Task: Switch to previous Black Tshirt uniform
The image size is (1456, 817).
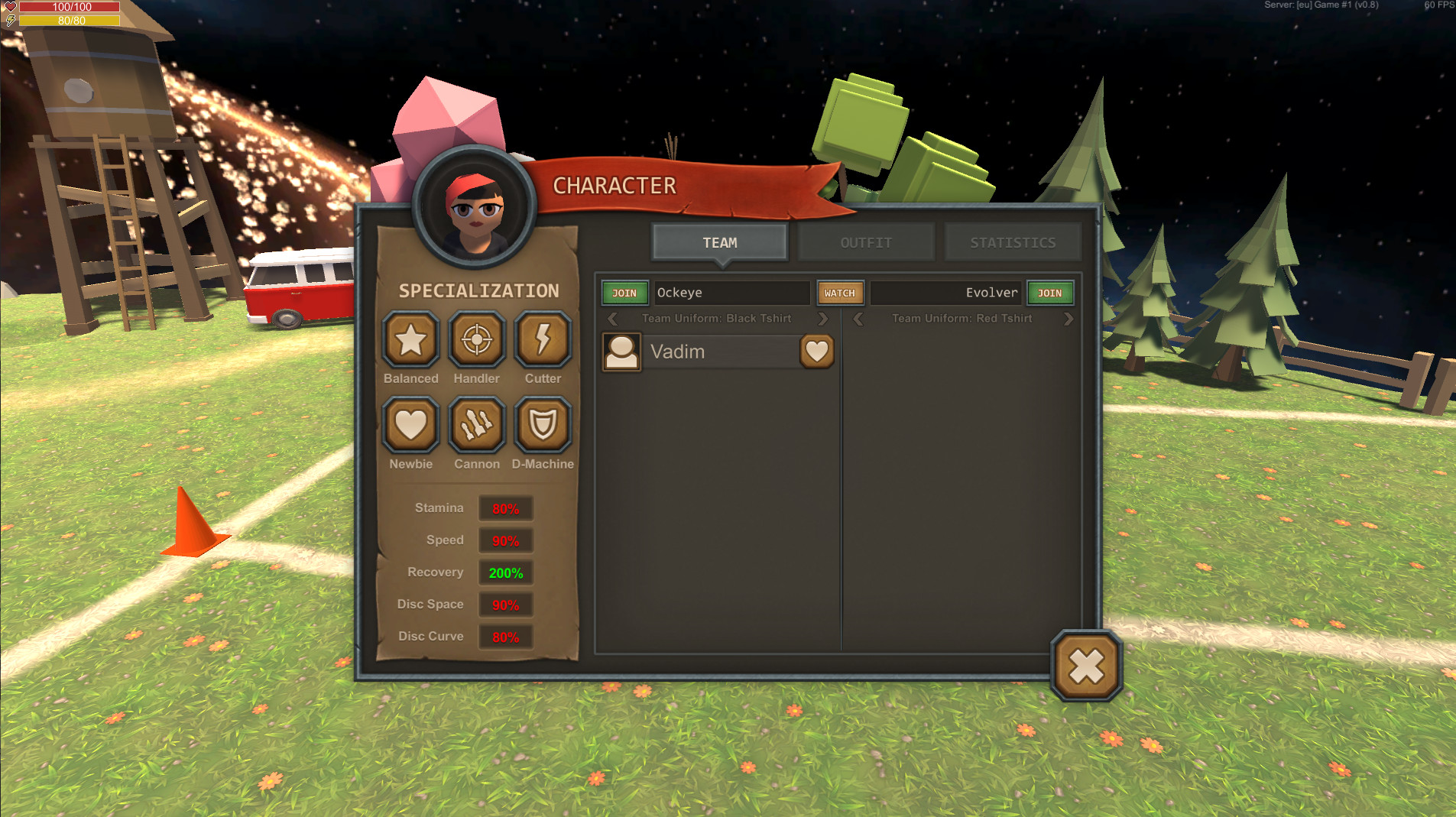Action: pos(612,319)
